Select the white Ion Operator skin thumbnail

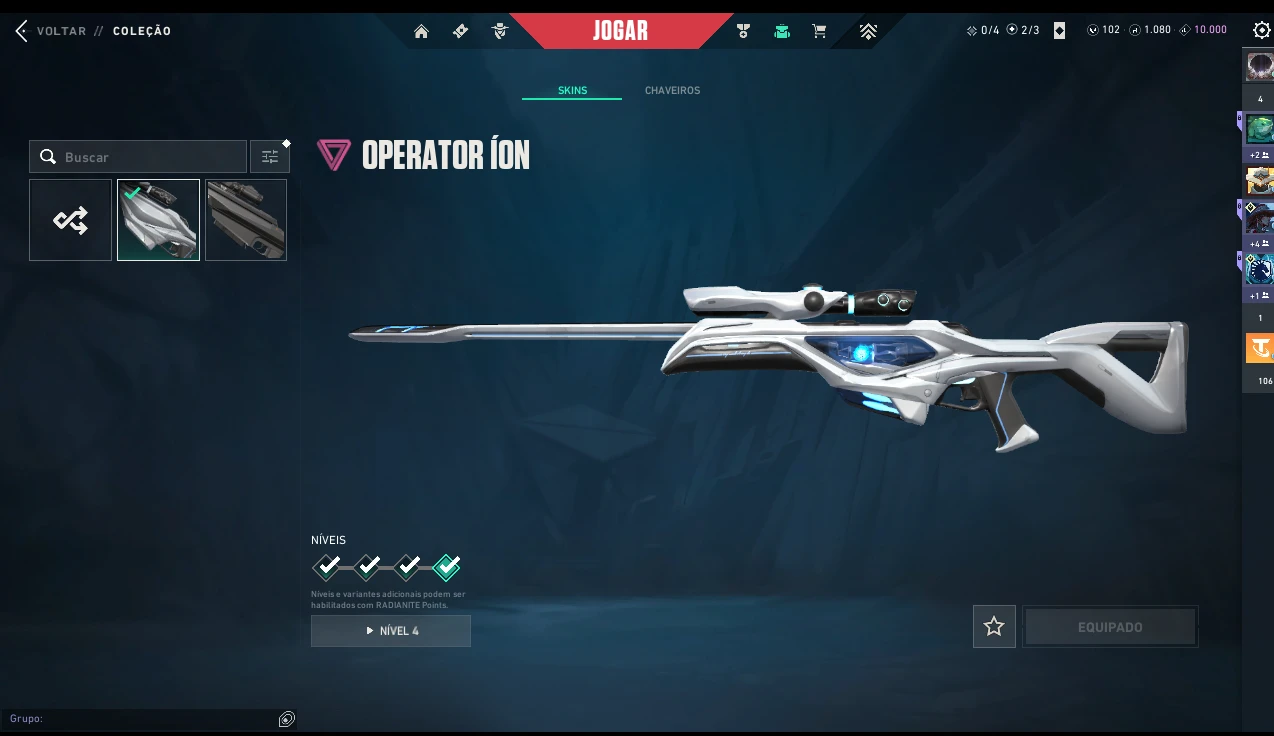[x=158, y=220]
